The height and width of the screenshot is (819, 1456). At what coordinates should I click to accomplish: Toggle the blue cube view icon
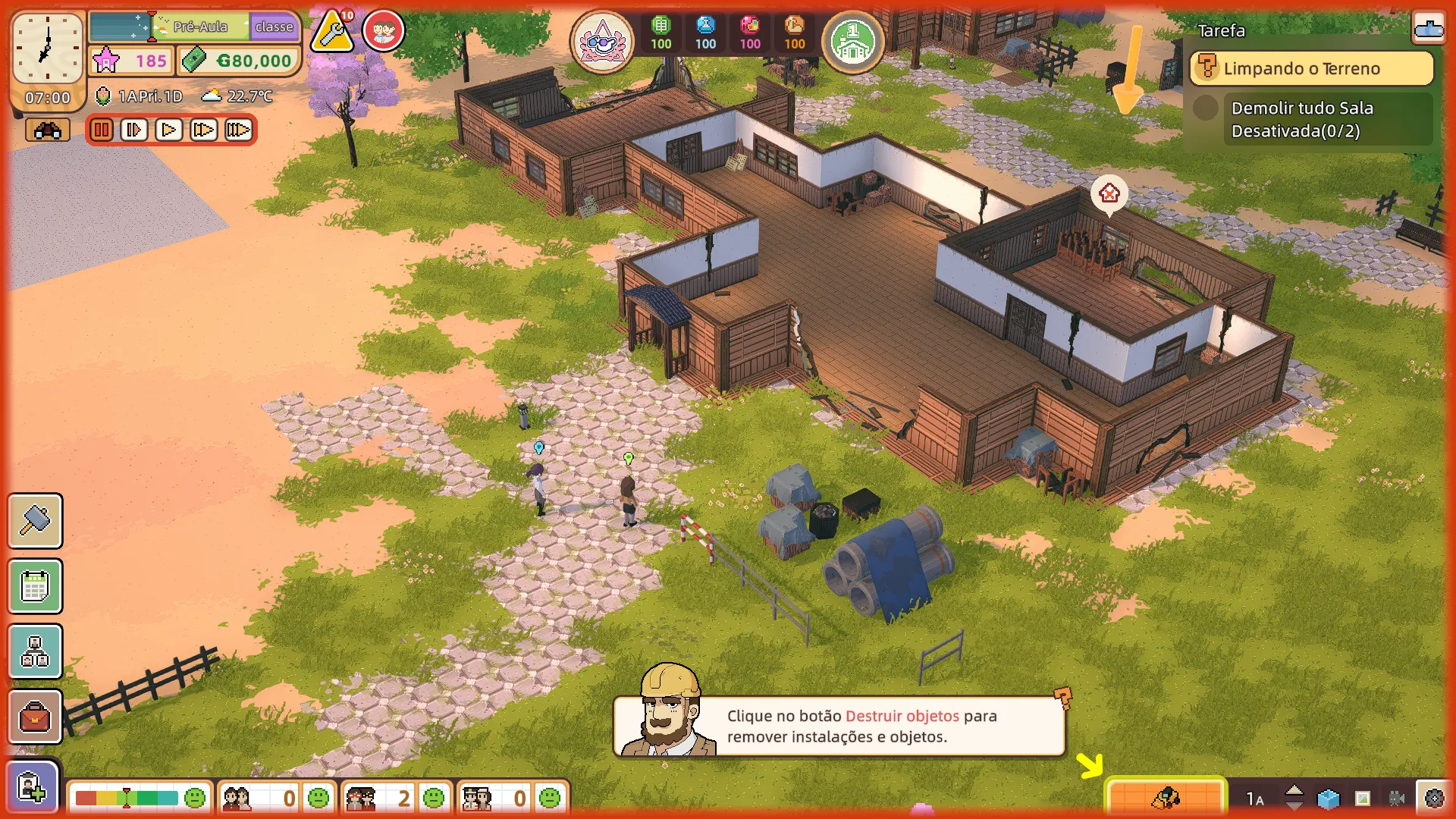click(1328, 799)
